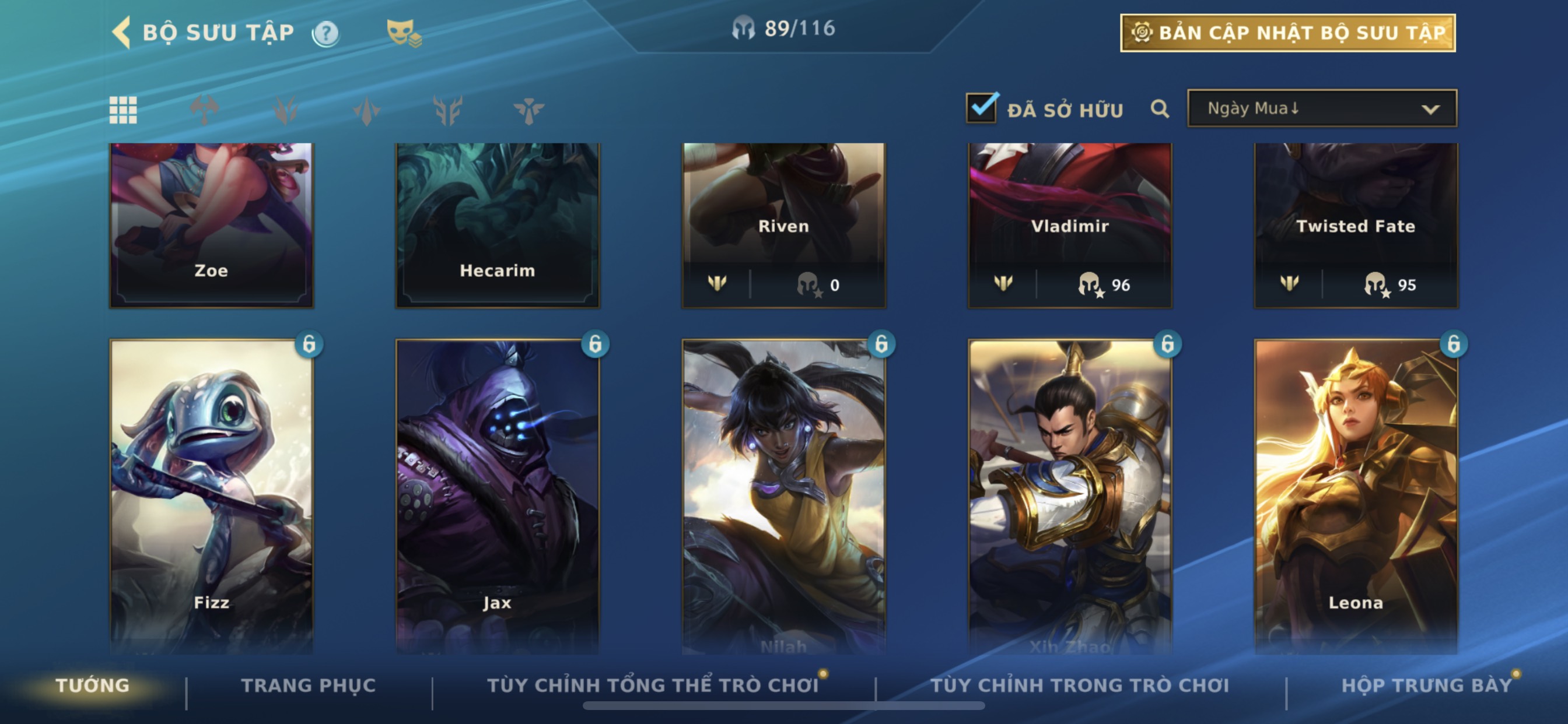1568x724 pixels.
Task: Show all champions with the grid filter
Action: point(123,110)
